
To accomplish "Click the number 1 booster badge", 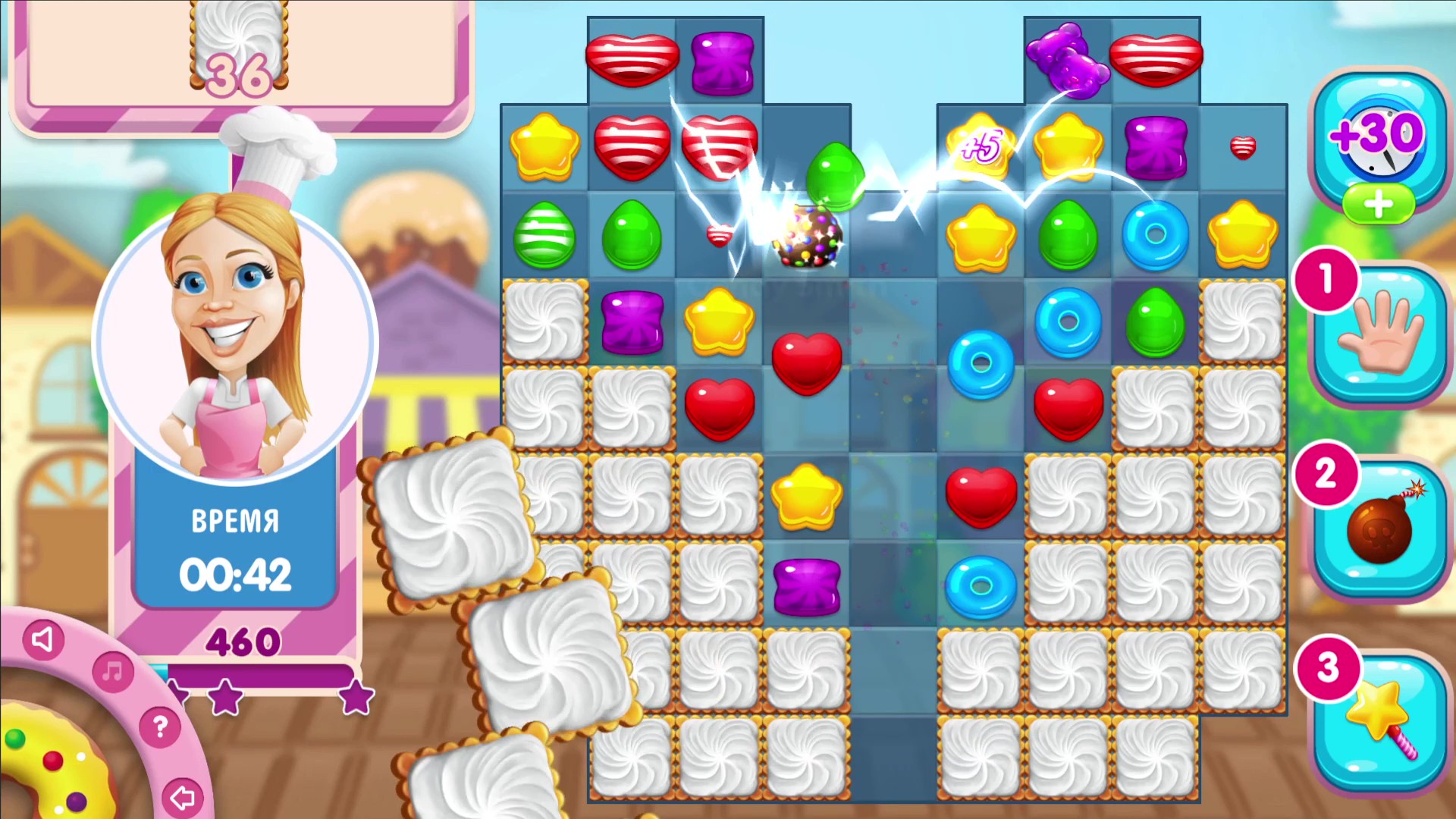I will click(1326, 279).
